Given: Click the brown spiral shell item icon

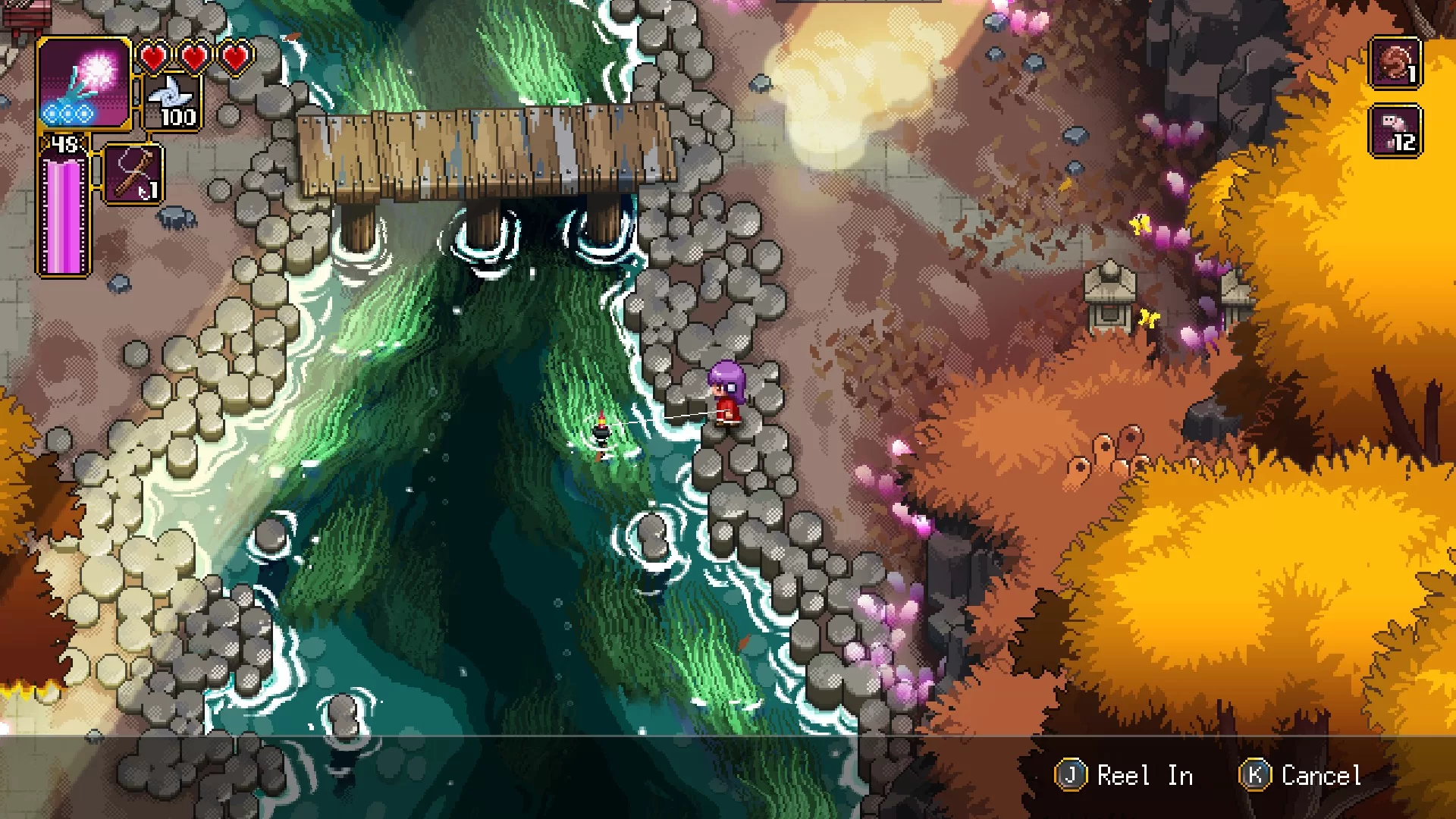Looking at the screenshot, I should point(1395,63).
